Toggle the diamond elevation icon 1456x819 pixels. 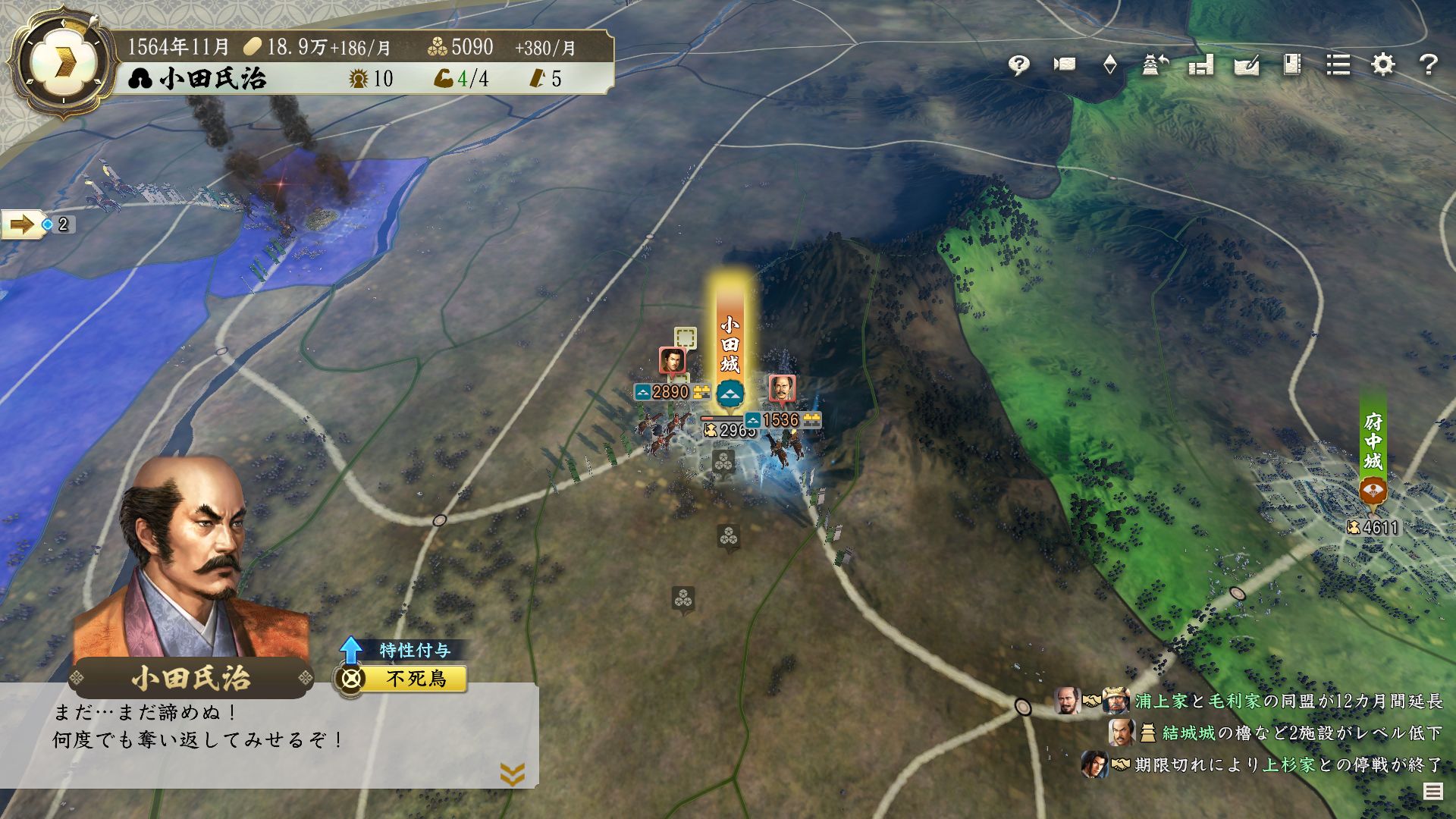[1109, 65]
